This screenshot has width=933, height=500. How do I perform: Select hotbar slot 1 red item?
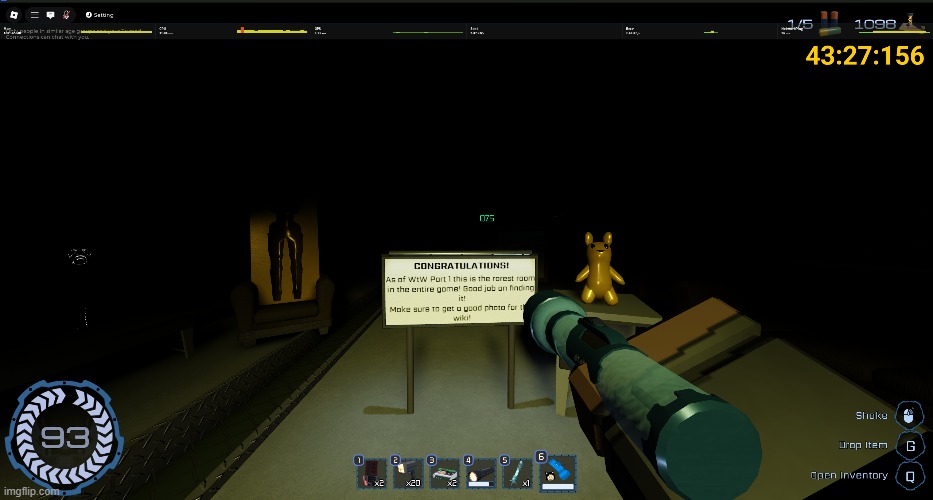372,473
